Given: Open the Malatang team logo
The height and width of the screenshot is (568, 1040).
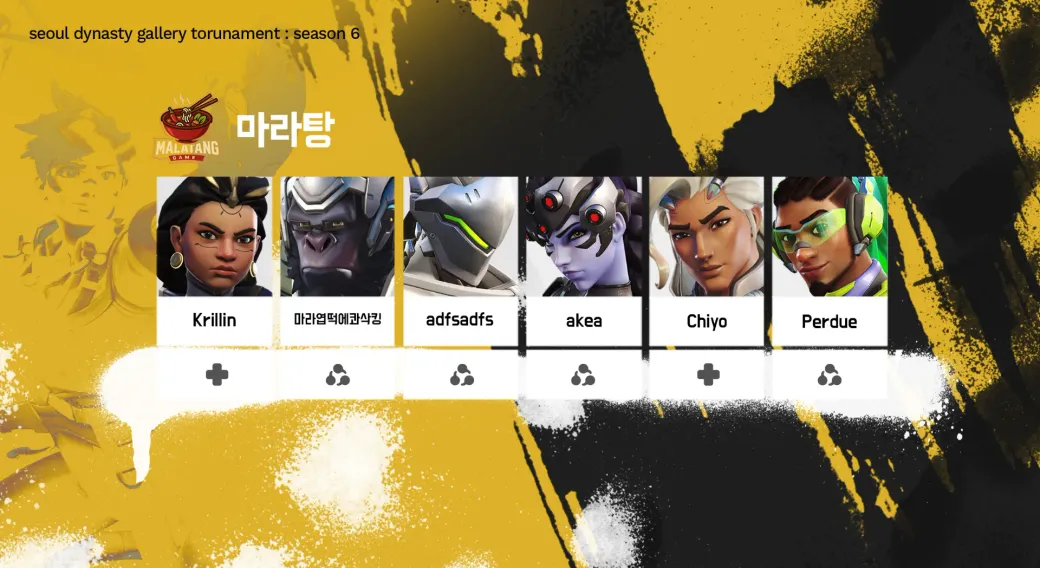Looking at the screenshot, I should coord(189,128).
